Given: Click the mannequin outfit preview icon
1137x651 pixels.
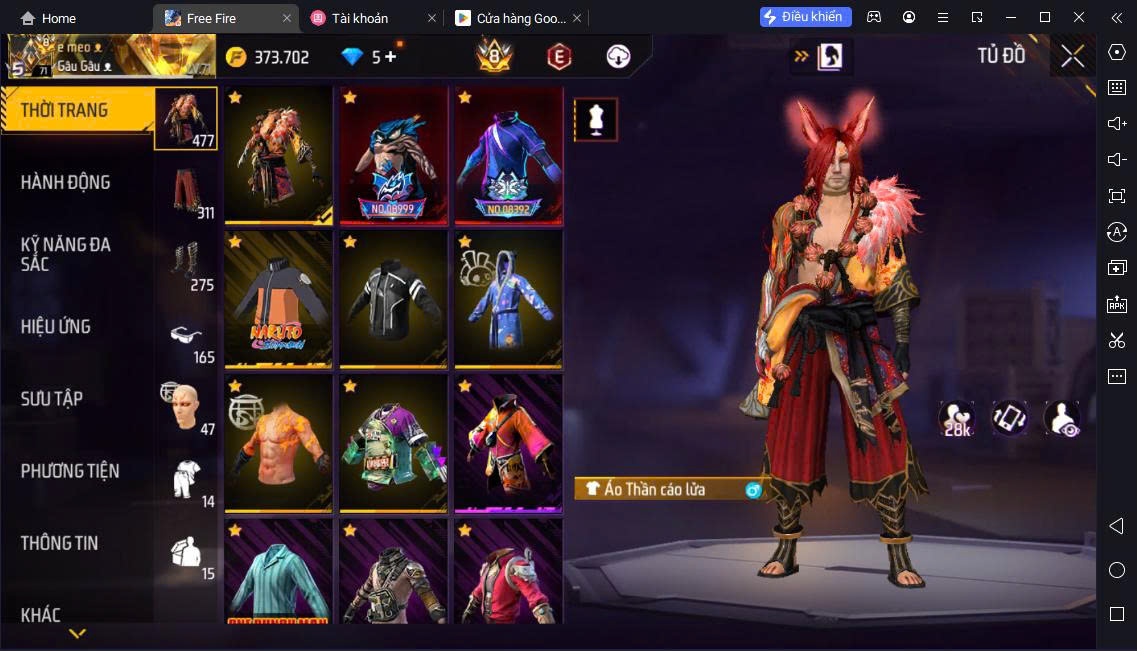Looking at the screenshot, I should 595,120.
